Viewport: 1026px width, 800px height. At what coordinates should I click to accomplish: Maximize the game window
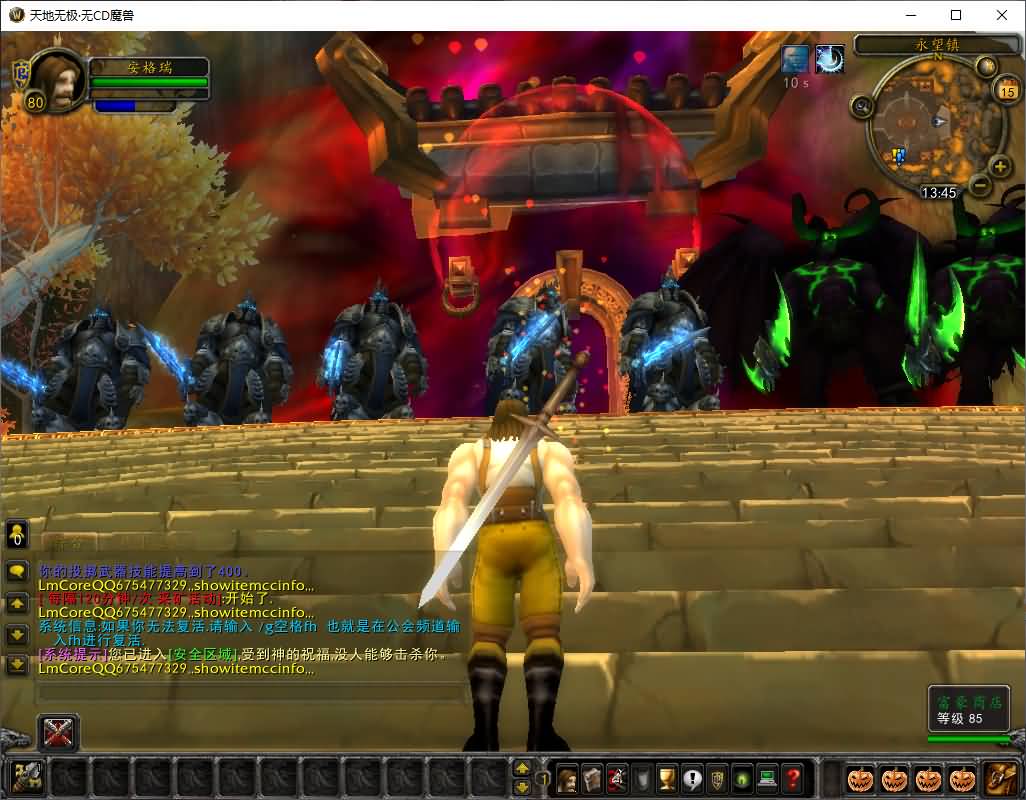[956, 15]
